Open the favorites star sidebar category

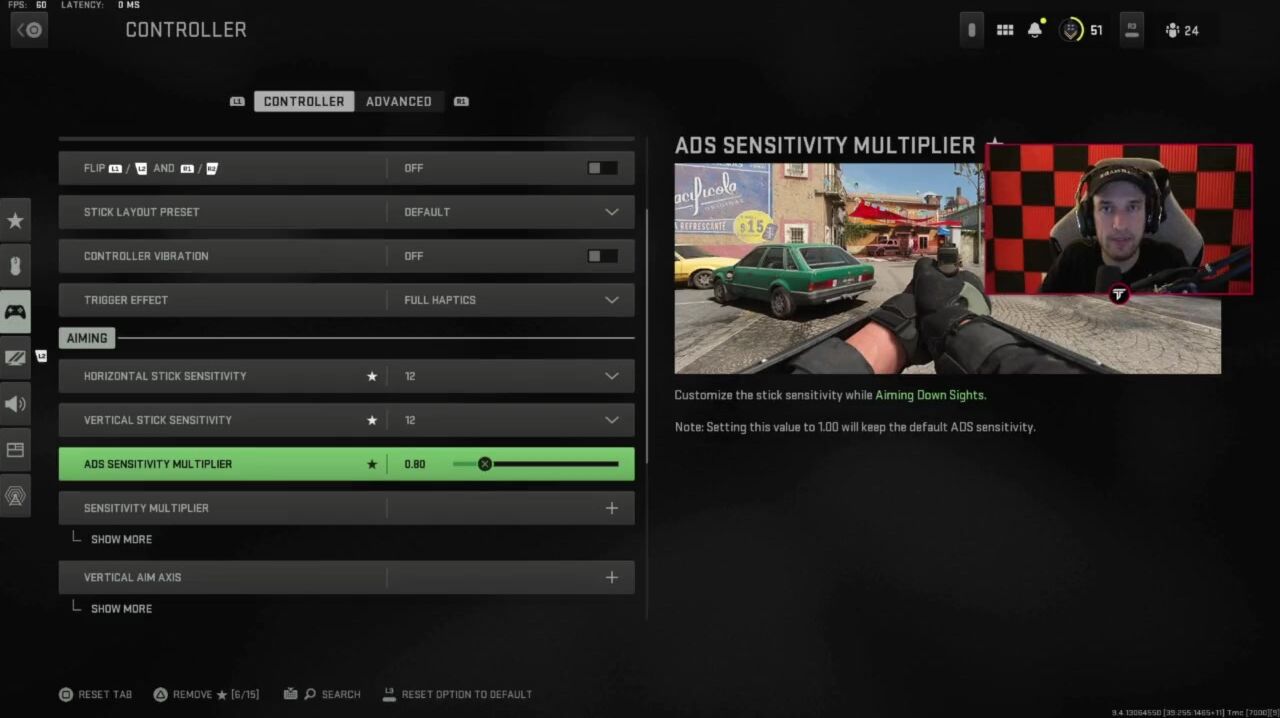(15, 220)
